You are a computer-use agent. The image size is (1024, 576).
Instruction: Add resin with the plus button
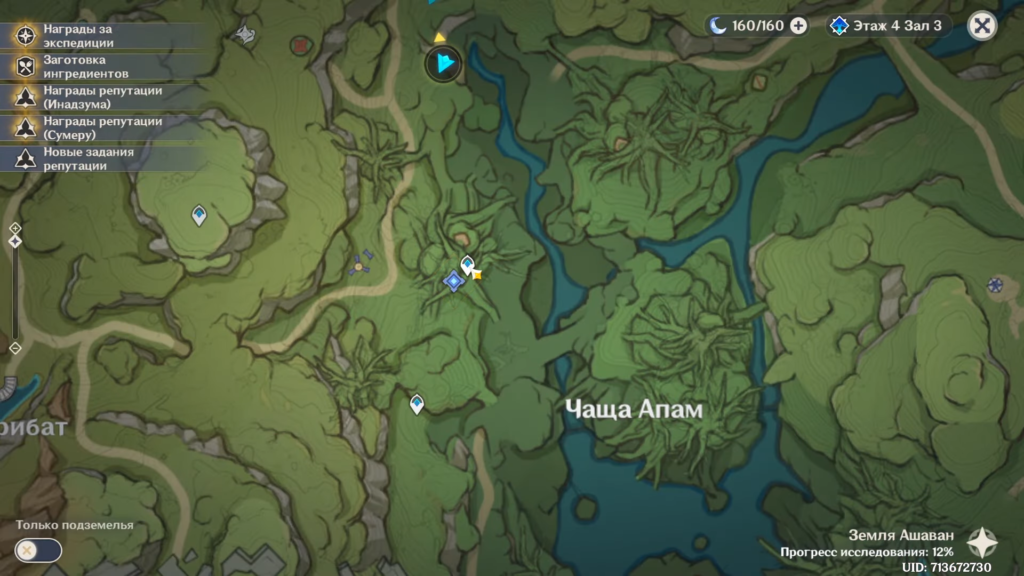[x=798, y=26]
